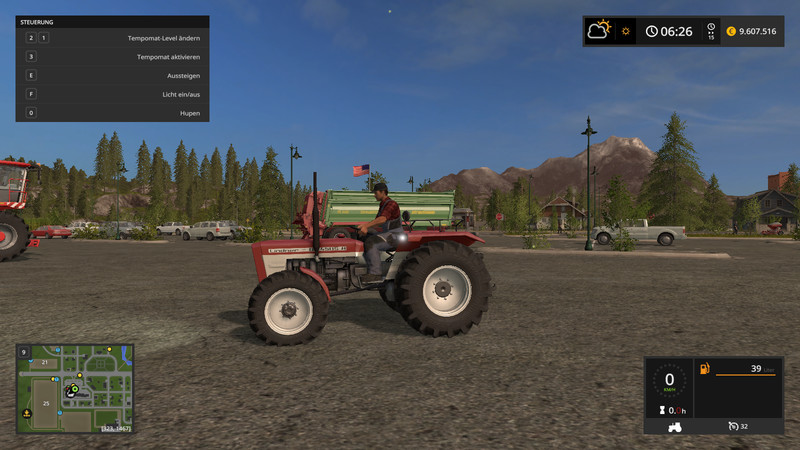Open the minimap in the corner

pos(75,389)
